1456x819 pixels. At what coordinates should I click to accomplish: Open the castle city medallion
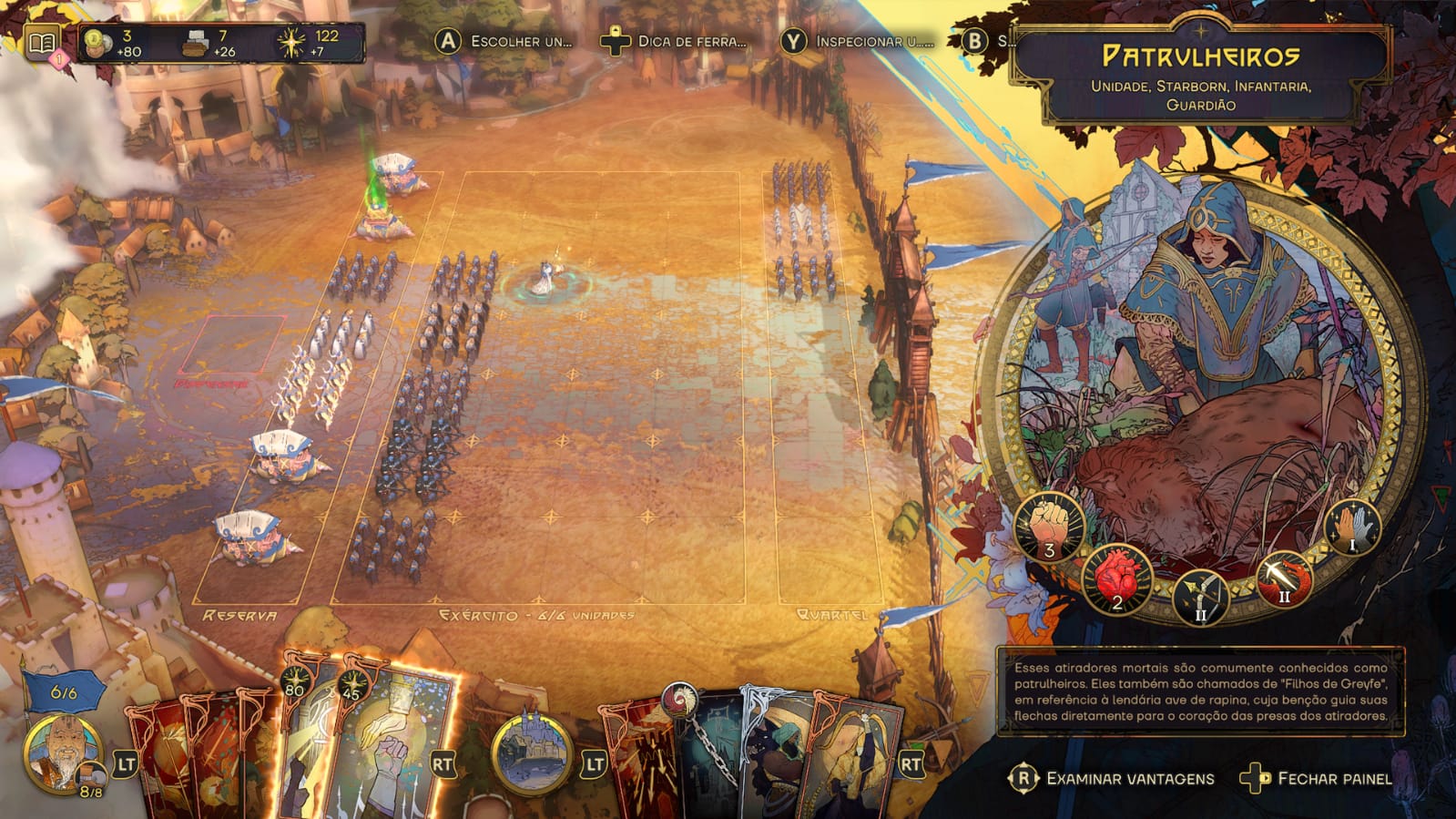click(x=530, y=752)
